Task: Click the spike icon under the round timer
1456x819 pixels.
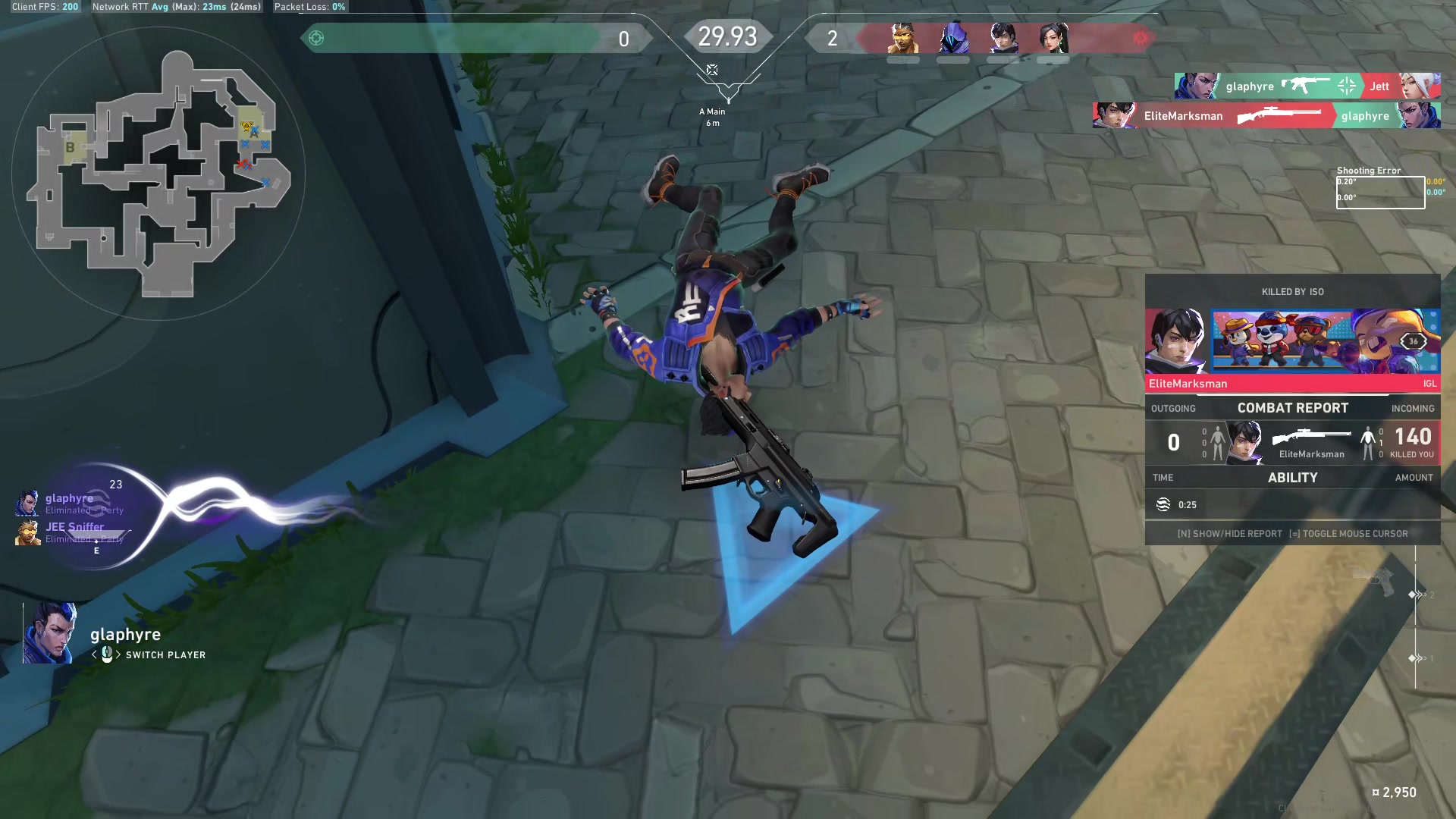Action: (712, 71)
